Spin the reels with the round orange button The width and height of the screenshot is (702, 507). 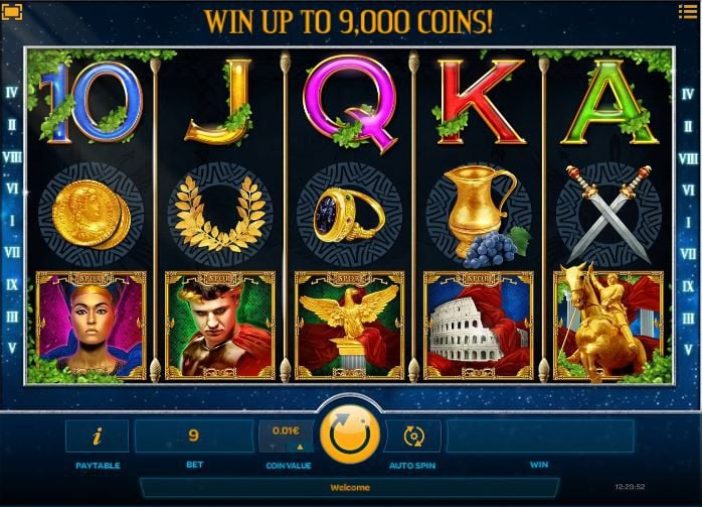pos(350,436)
